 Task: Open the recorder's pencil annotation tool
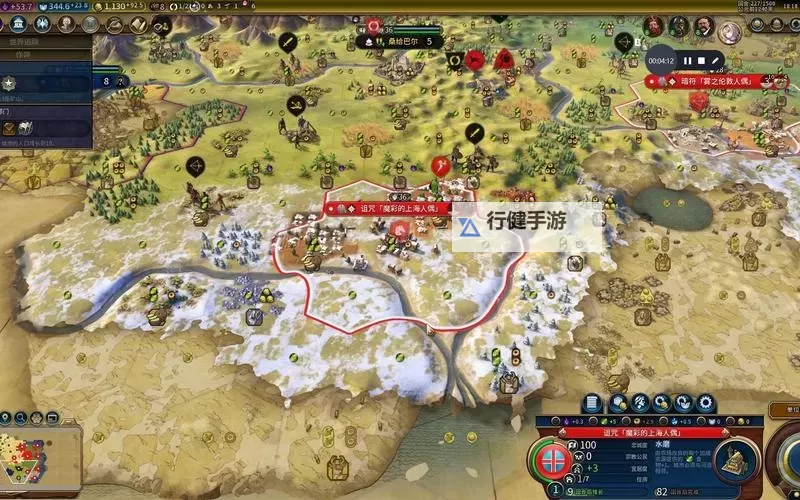(x=717, y=61)
